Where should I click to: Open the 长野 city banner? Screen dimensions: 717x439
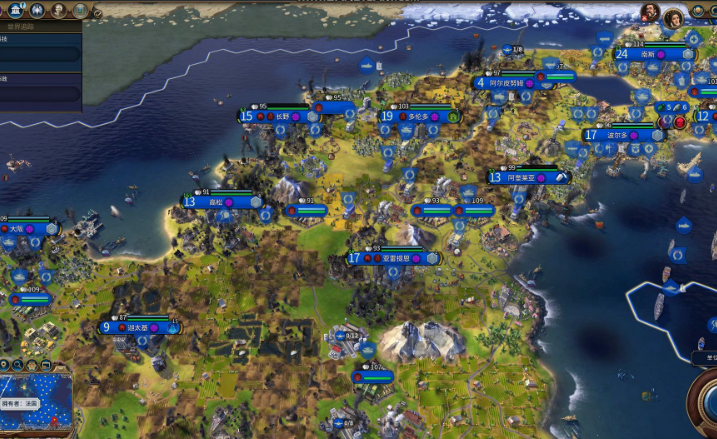(282, 116)
